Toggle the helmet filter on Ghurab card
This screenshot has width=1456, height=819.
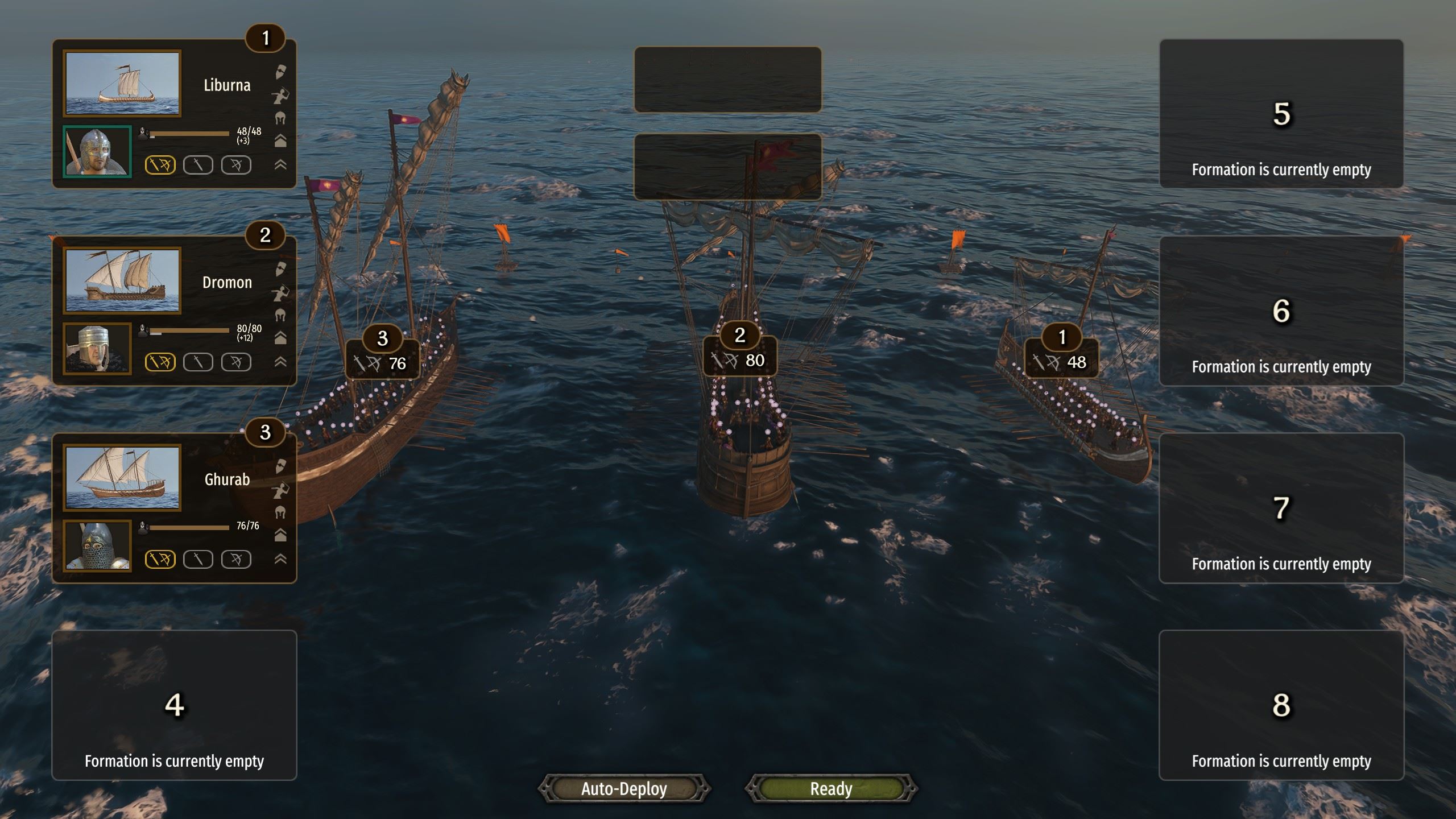(280, 512)
